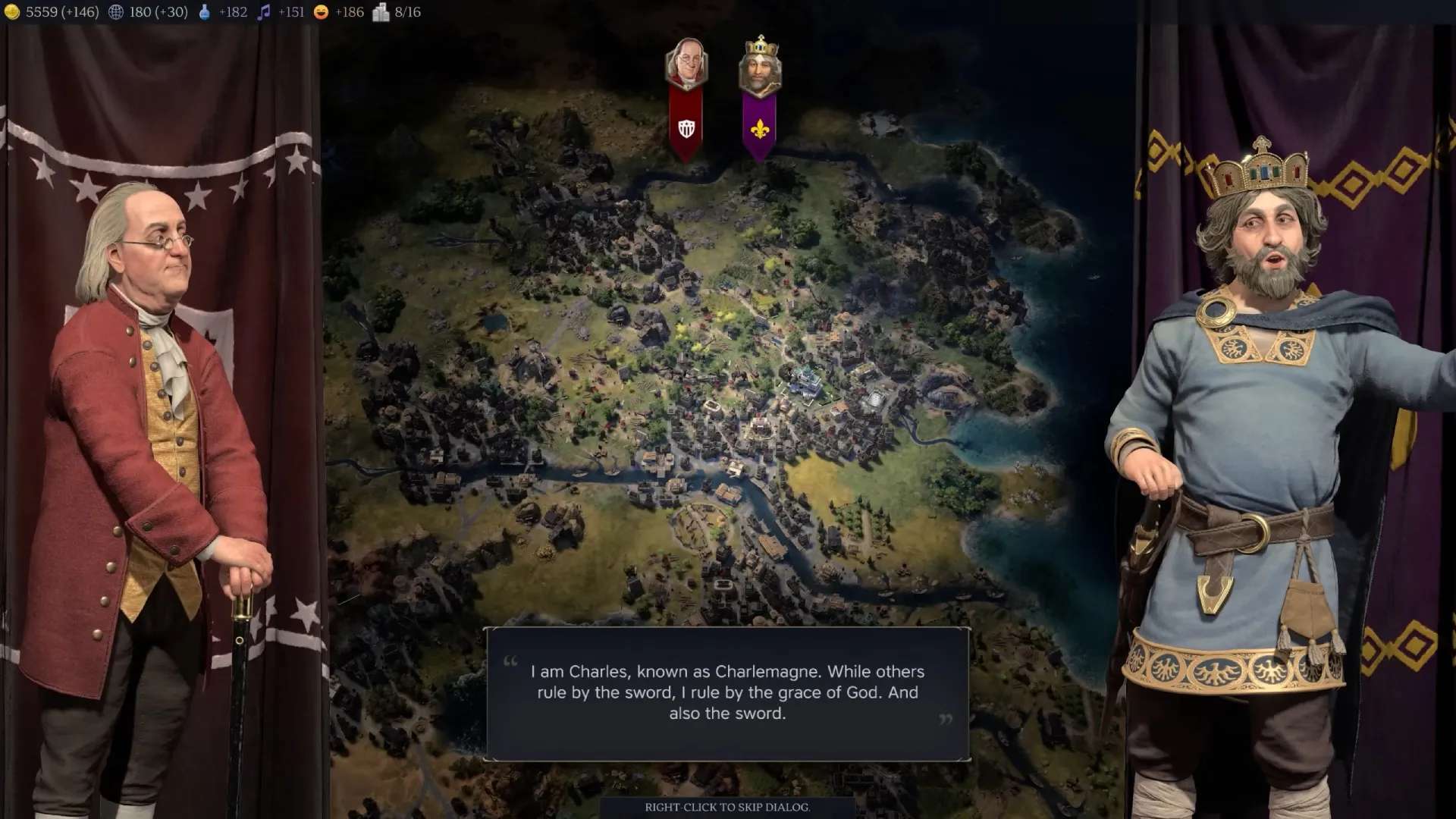Click the culture music note icon
Viewport: 1456px width, 819px height.
click(264, 12)
